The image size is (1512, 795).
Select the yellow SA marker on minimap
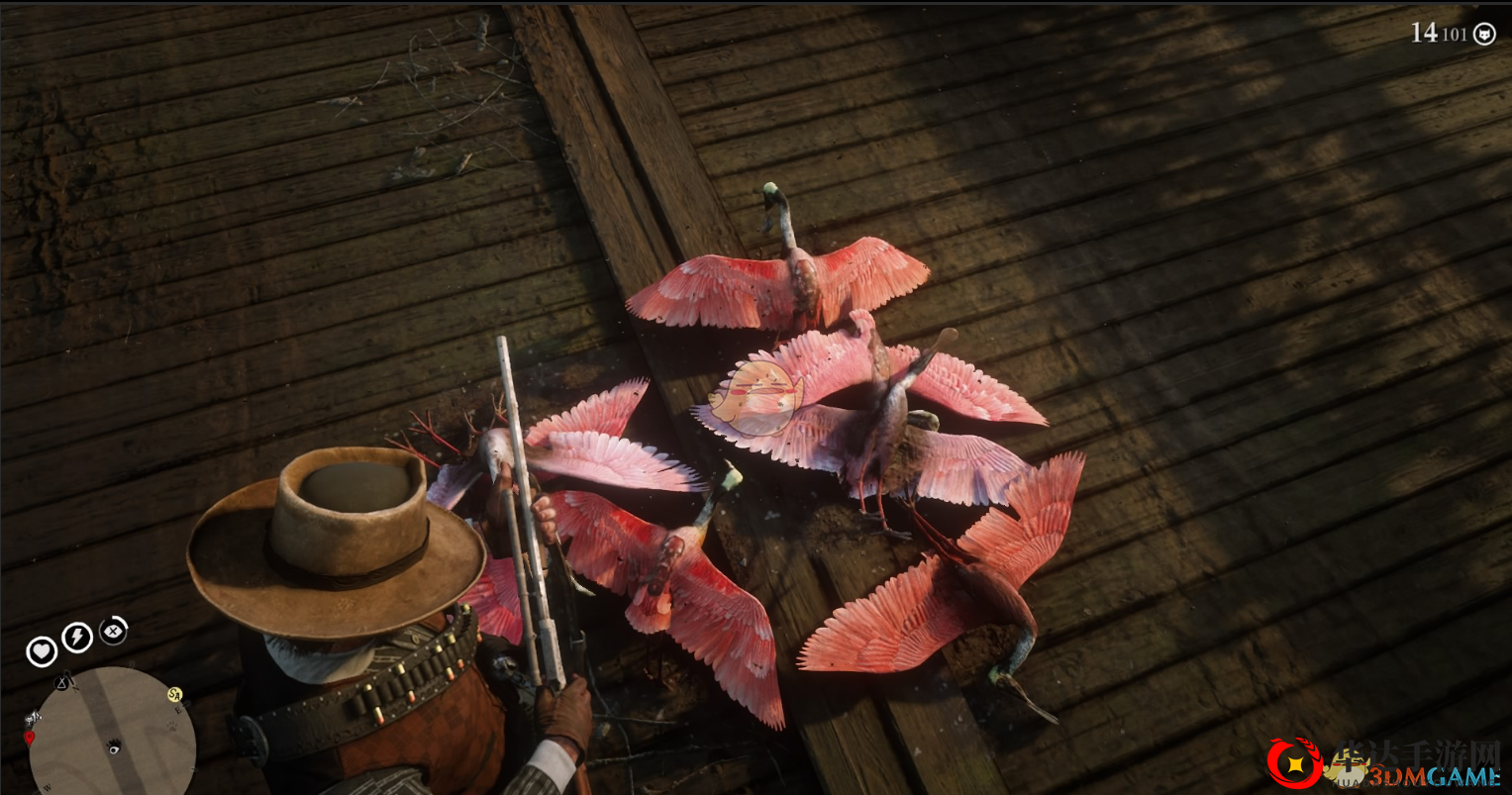(175, 694)
